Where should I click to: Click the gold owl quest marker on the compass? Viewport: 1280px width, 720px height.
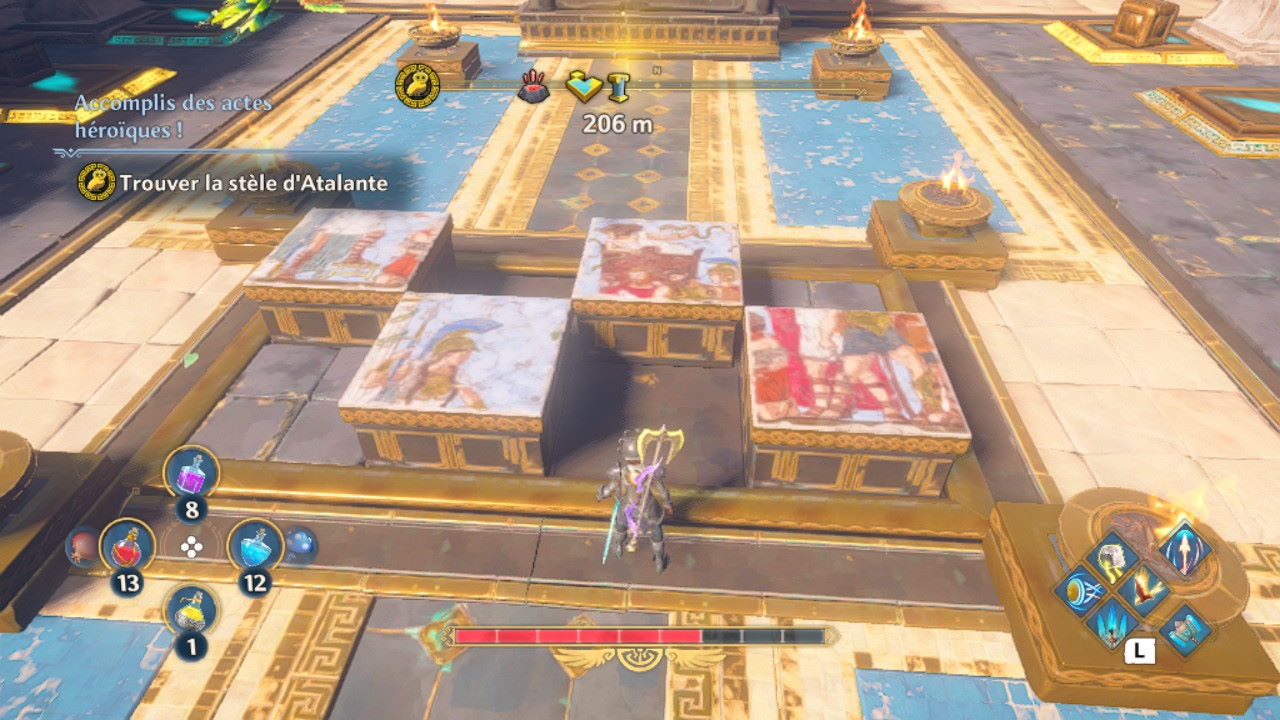click(417, 86)
